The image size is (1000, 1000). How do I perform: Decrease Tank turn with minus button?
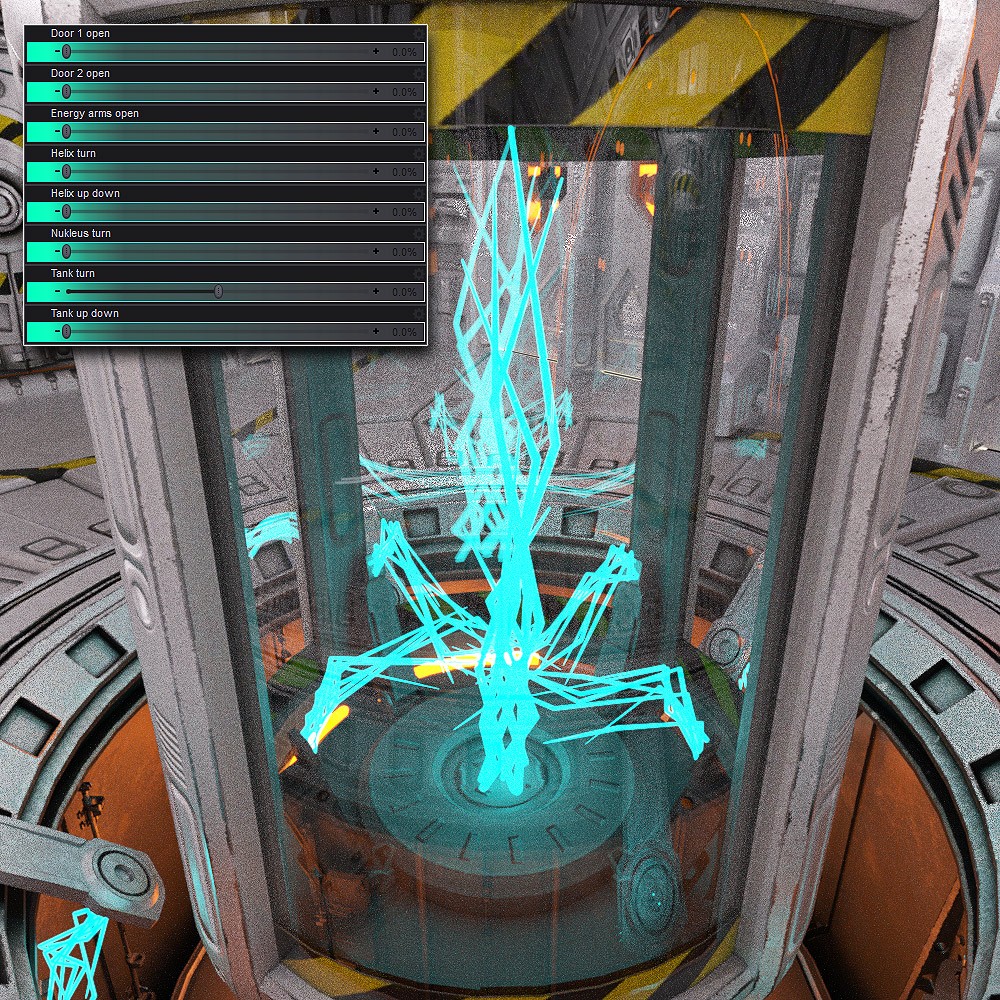coord(58,291)
